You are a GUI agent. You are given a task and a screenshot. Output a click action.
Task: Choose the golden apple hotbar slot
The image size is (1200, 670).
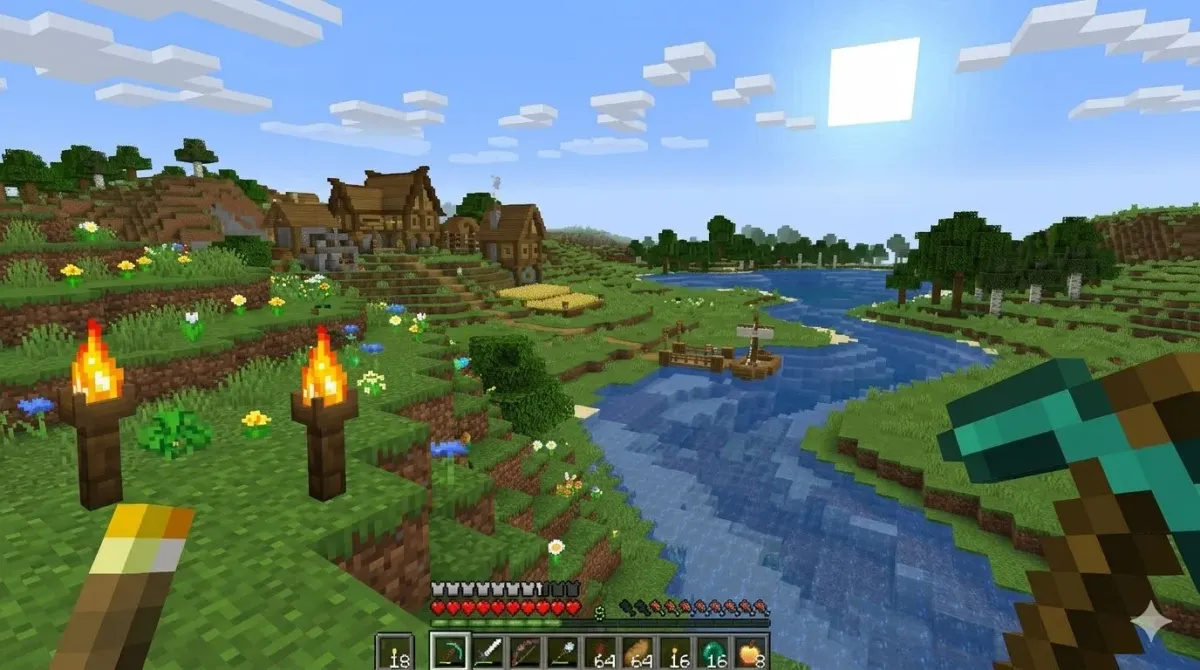[x=750, y=650]
